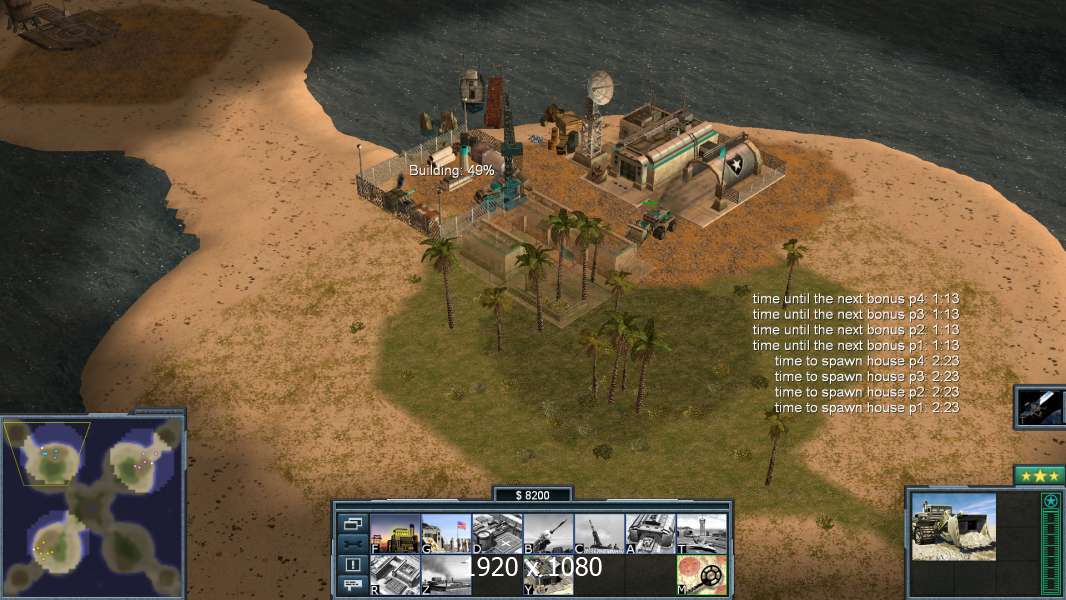Click the minimap to move the camera

[x=93, y=506]
